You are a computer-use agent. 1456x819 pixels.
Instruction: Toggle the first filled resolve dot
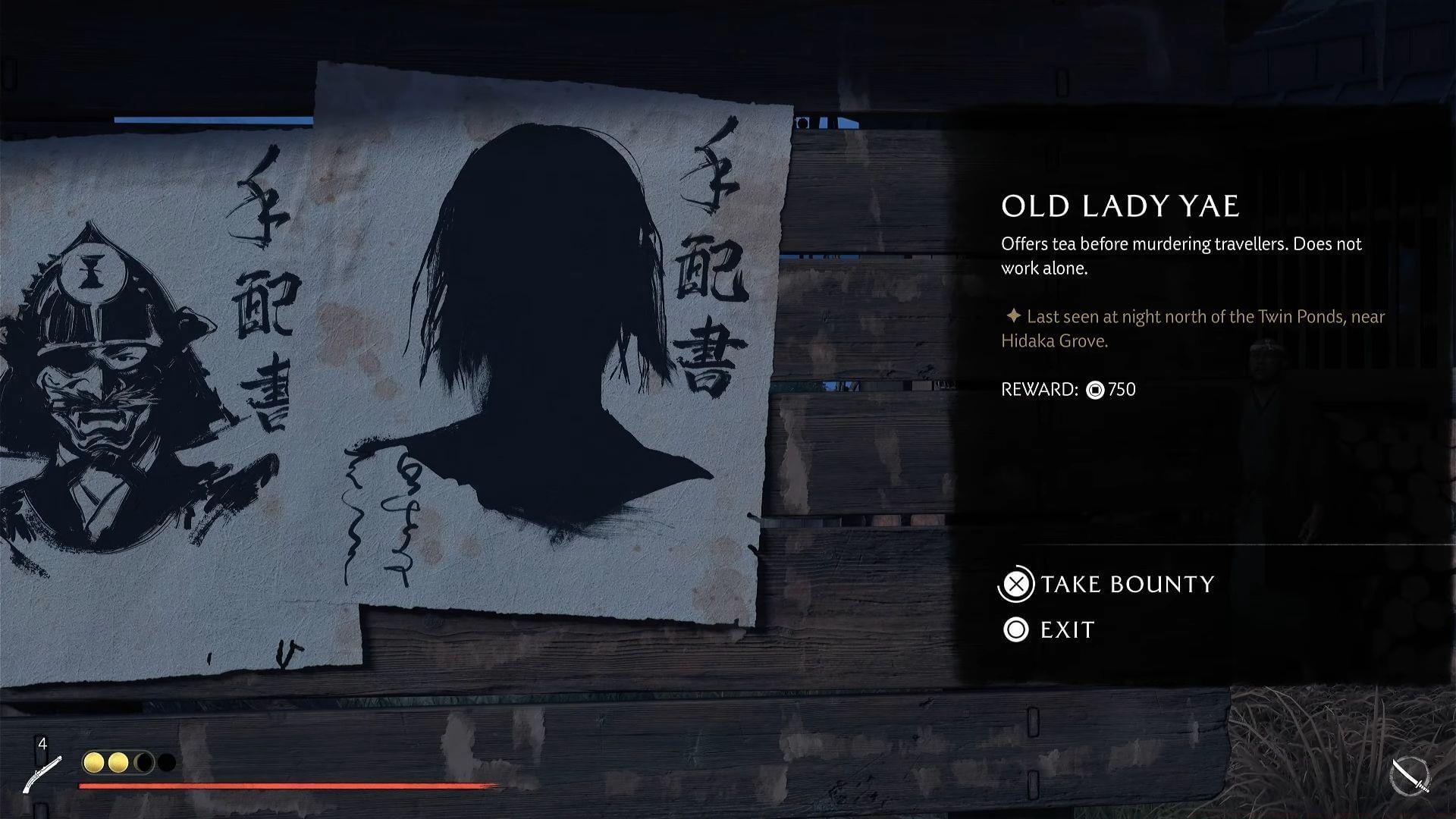pyautogui.click(x=93, y=764)
